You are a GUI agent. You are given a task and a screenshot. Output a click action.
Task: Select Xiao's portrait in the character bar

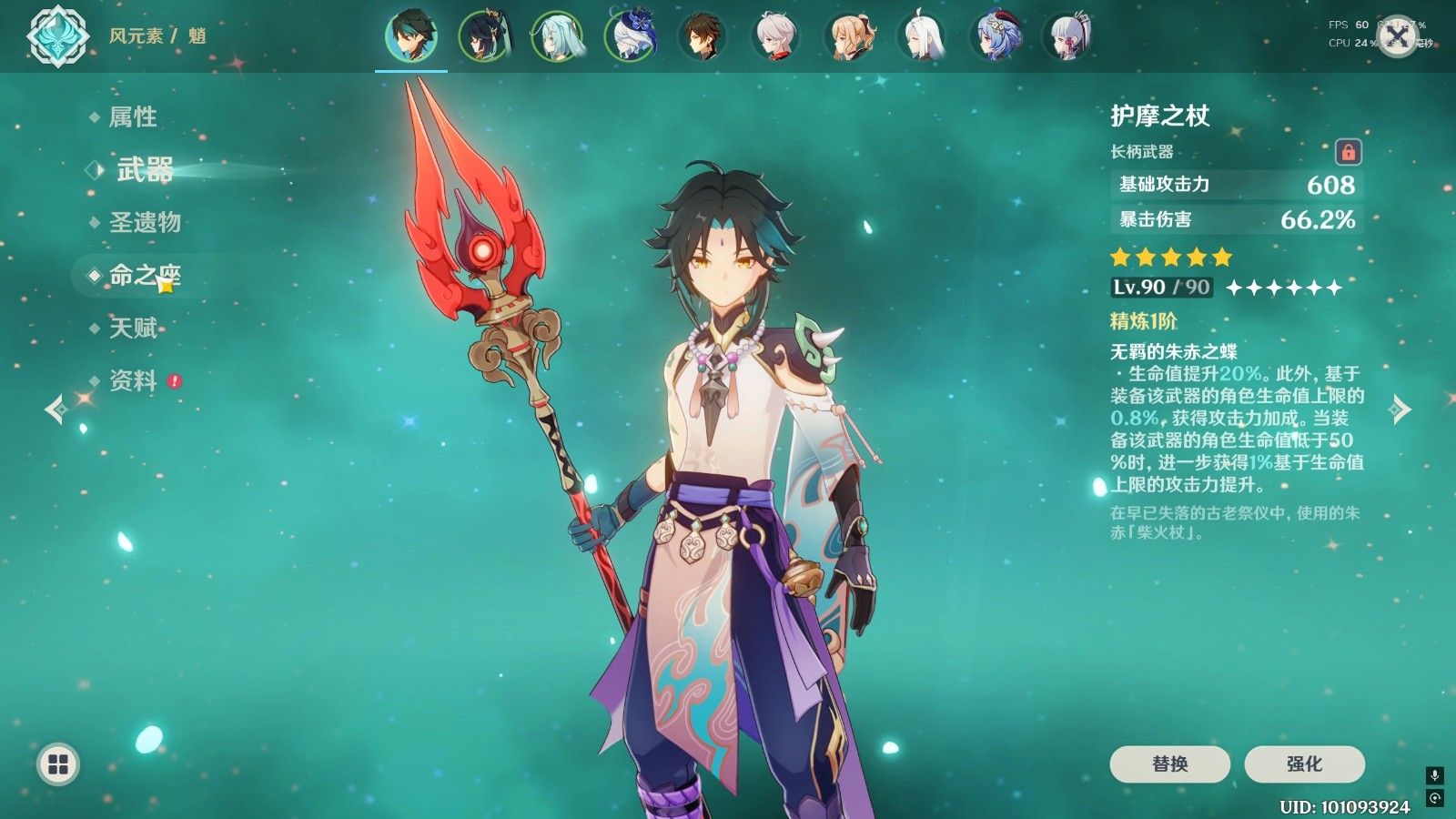pyautogui.click(x=411, y=36)
